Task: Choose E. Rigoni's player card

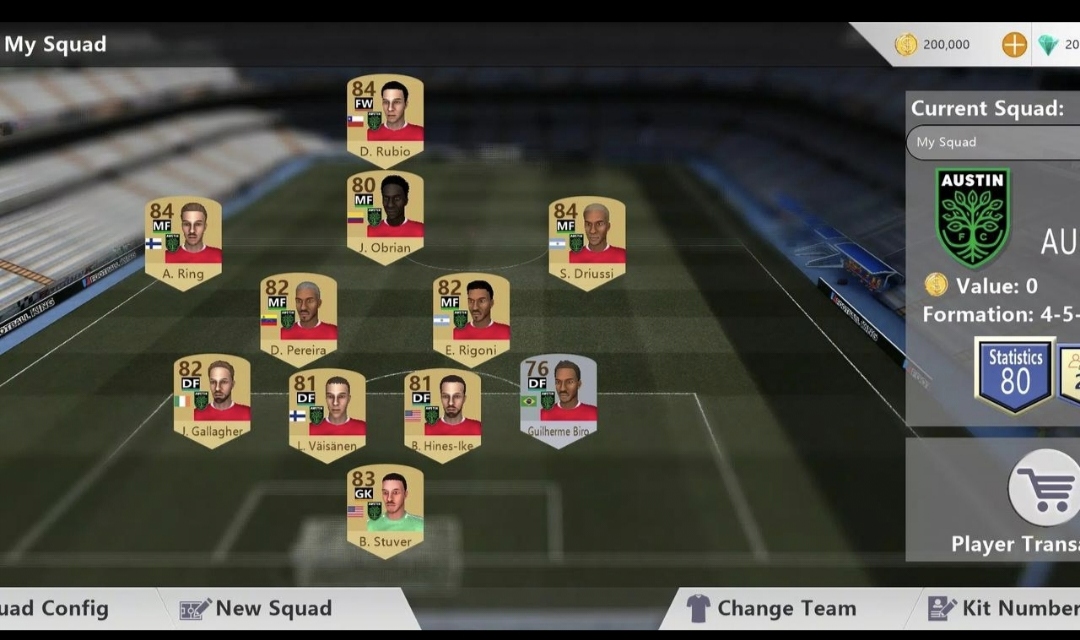Action: (471, 317)
